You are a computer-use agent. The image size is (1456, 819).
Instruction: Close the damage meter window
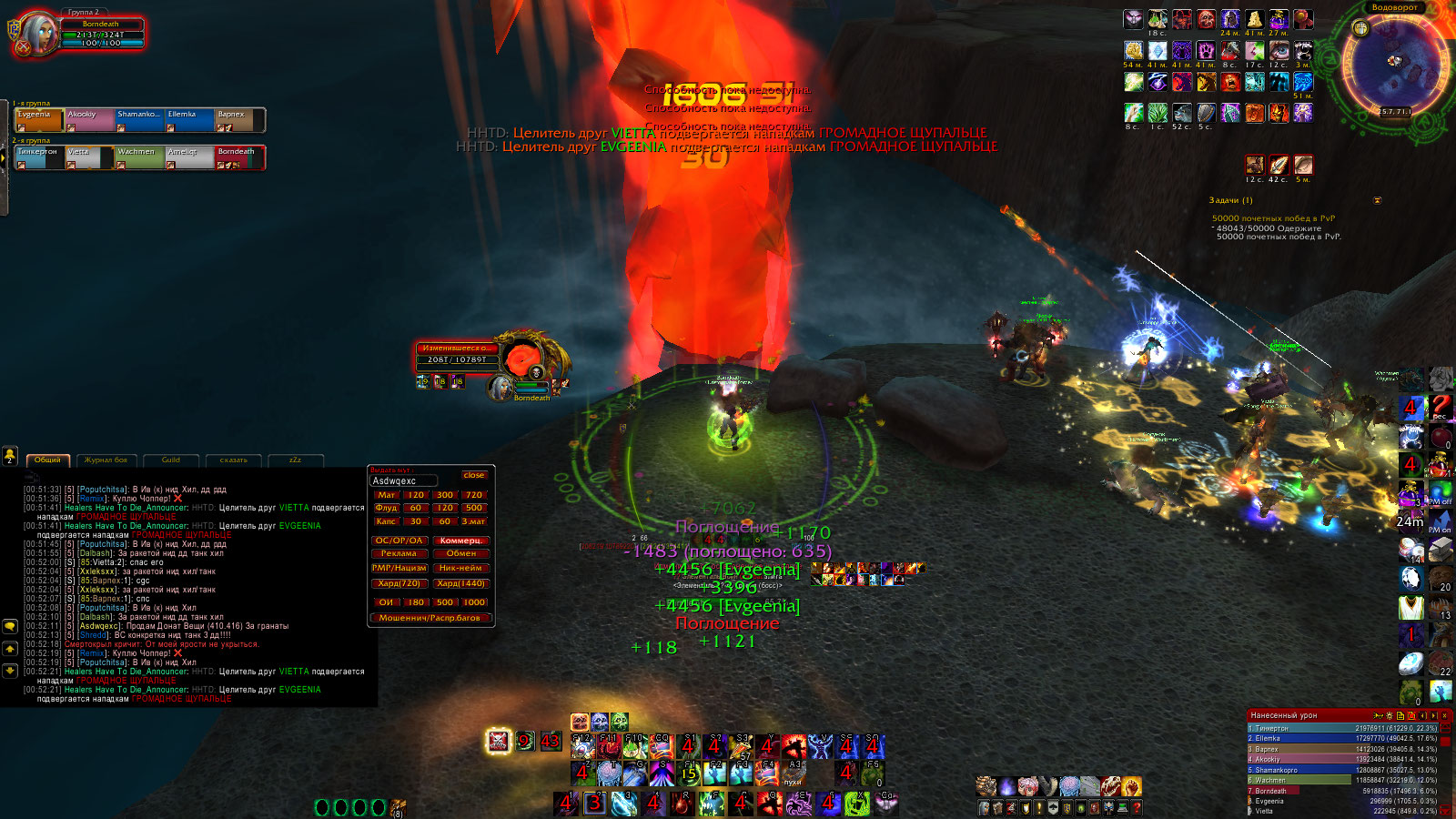tap(1444, 716)
